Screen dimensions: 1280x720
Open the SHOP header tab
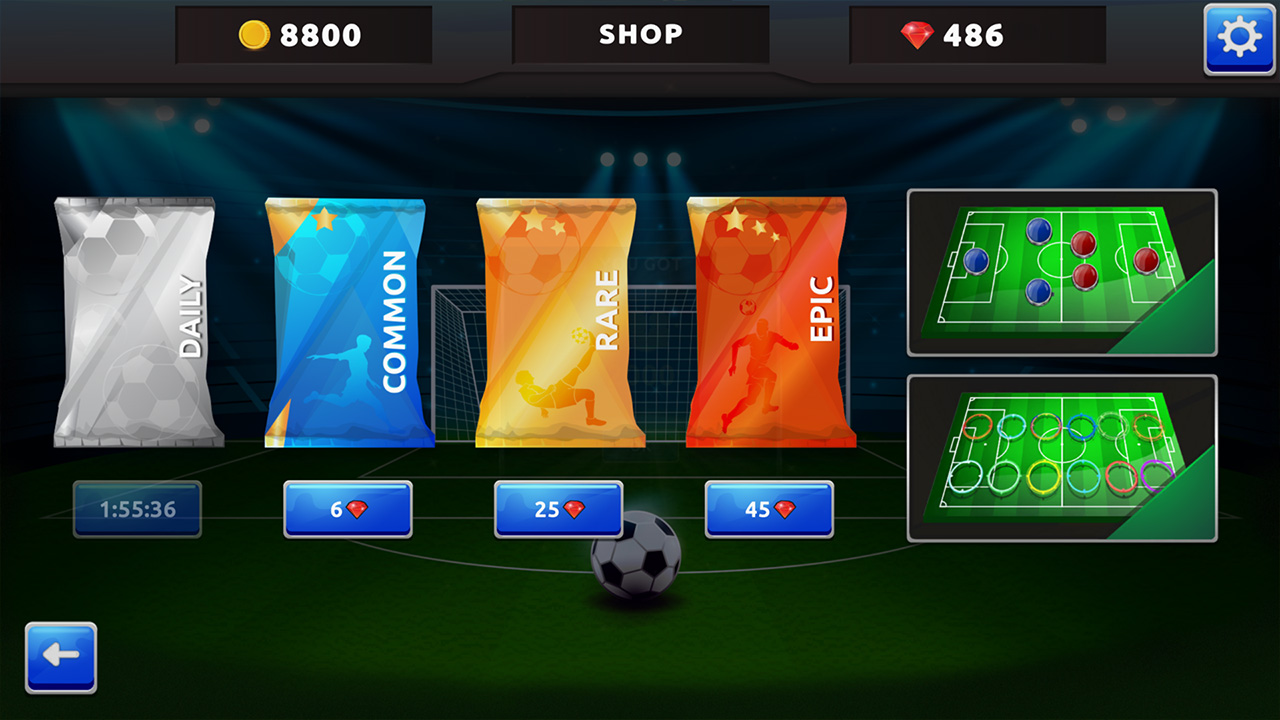tap(640, 35)
